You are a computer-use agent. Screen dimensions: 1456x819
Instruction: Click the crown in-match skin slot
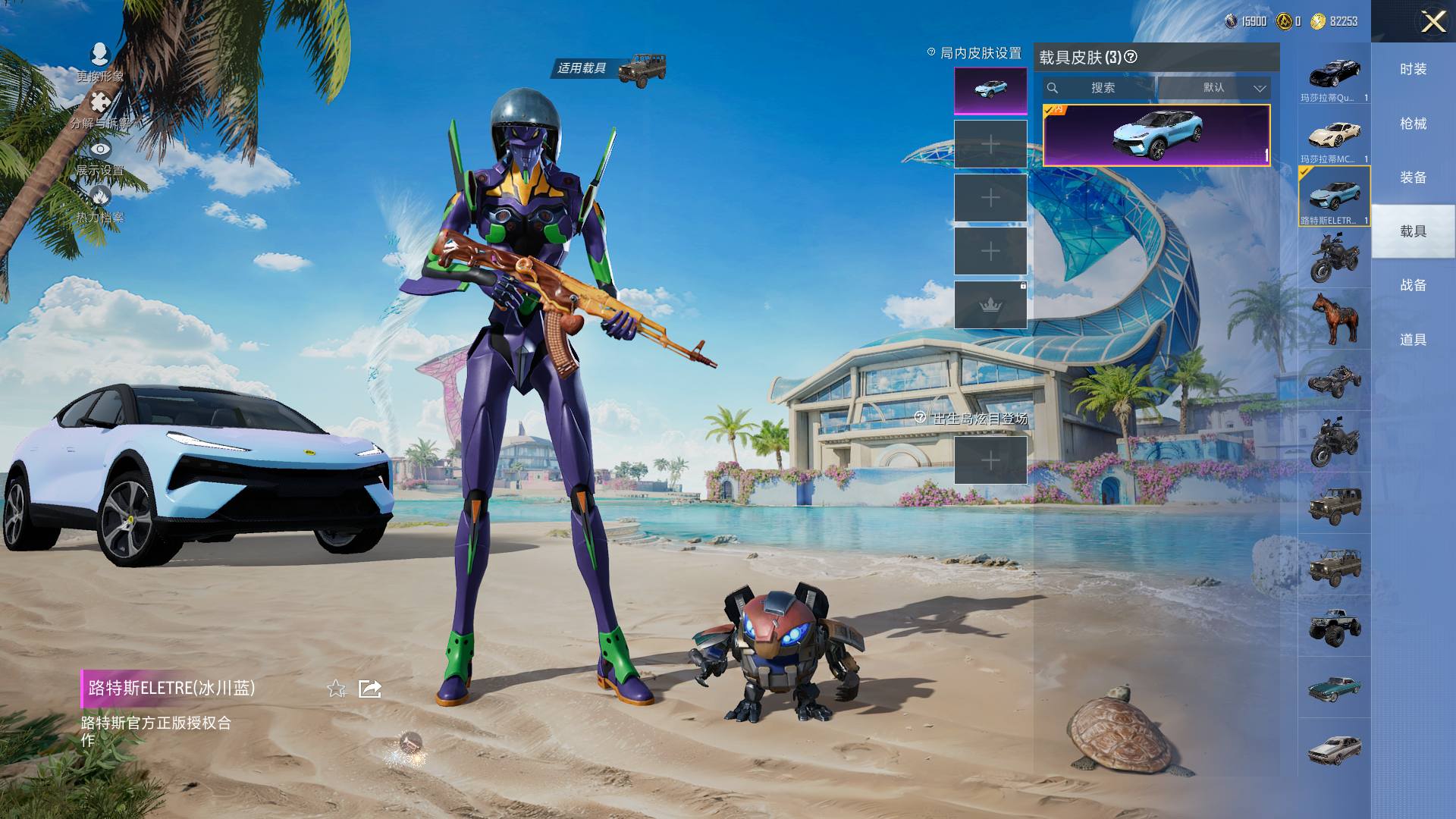[990, 305]
